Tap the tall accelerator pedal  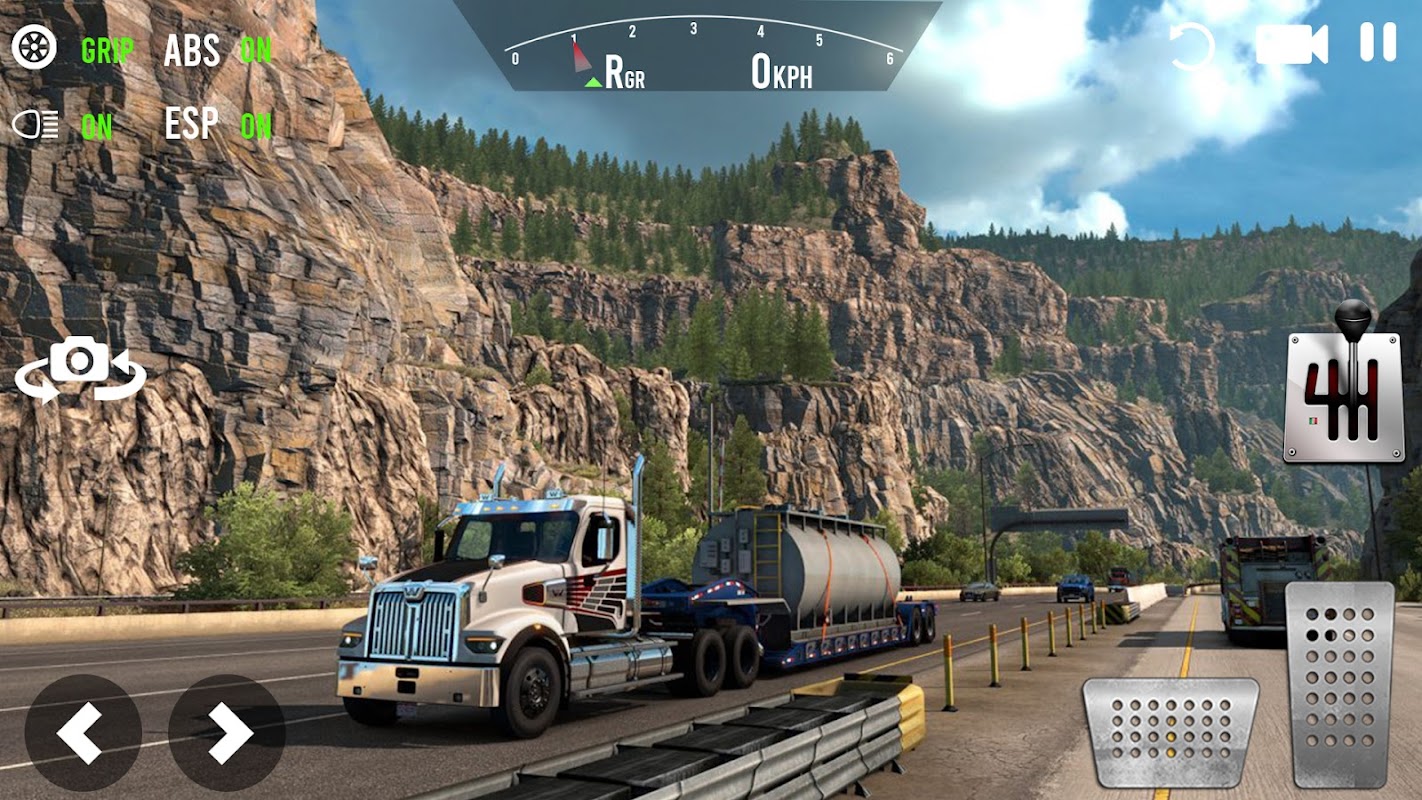tap(1339, 683)
